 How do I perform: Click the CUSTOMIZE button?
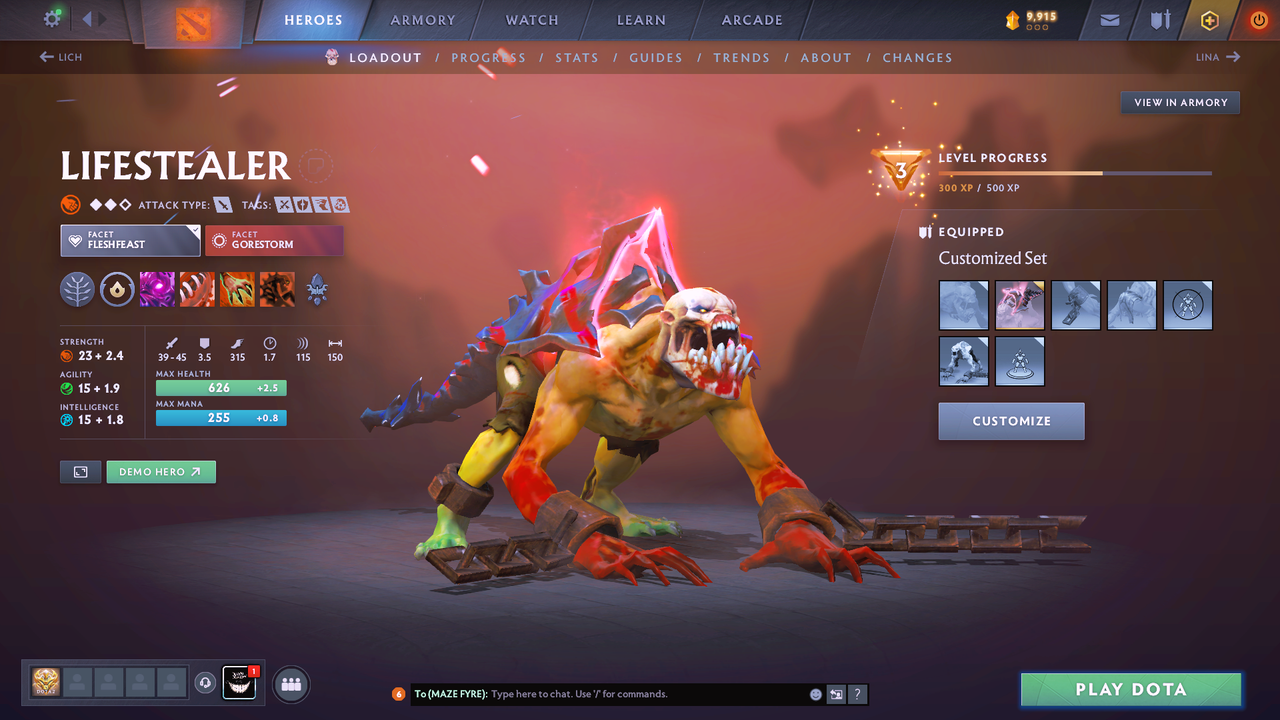pos(1011,421)
